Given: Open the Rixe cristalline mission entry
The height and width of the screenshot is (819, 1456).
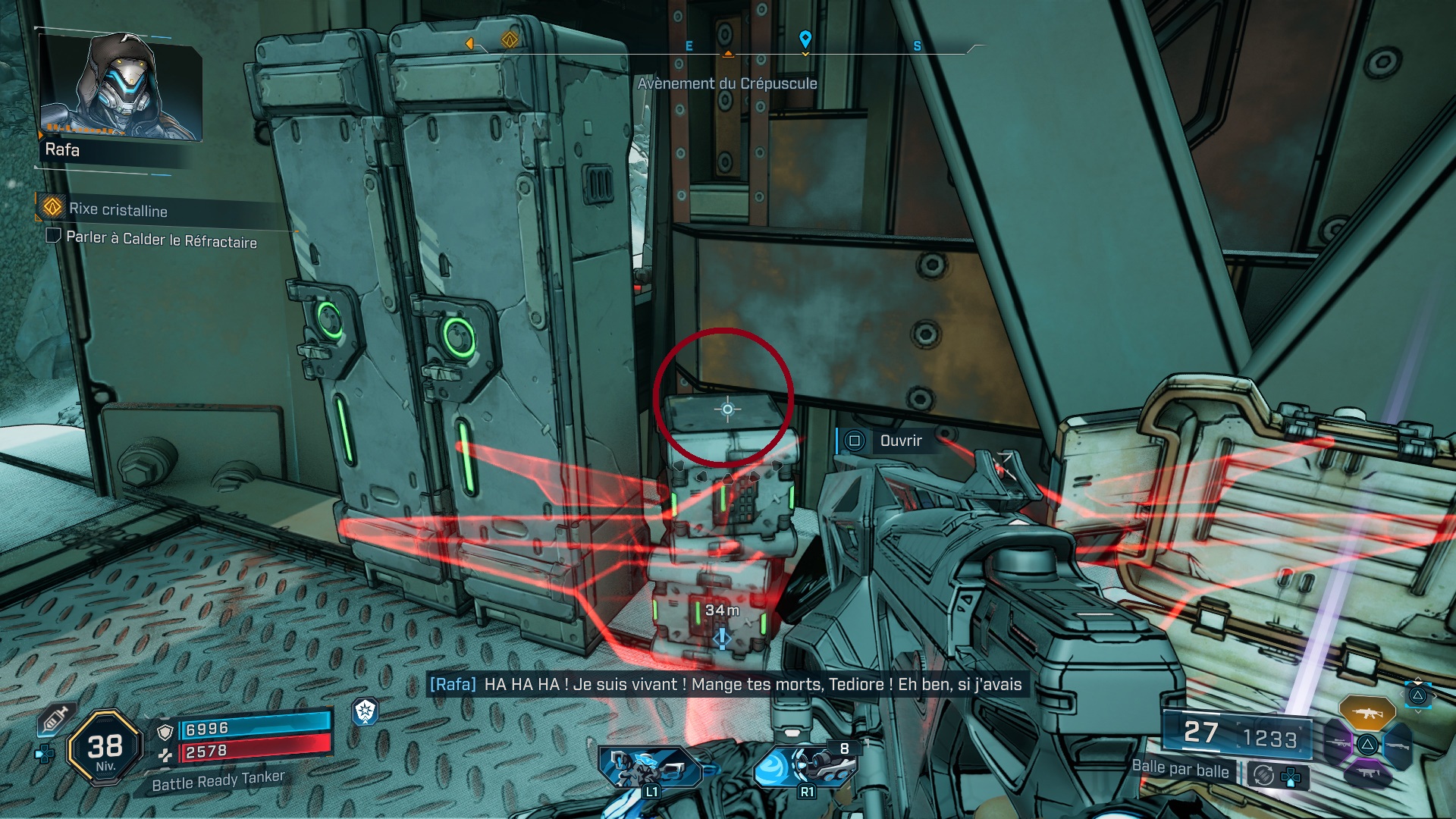Looking at the screenshot, I should pyautogui.click(x=118, y=212).
